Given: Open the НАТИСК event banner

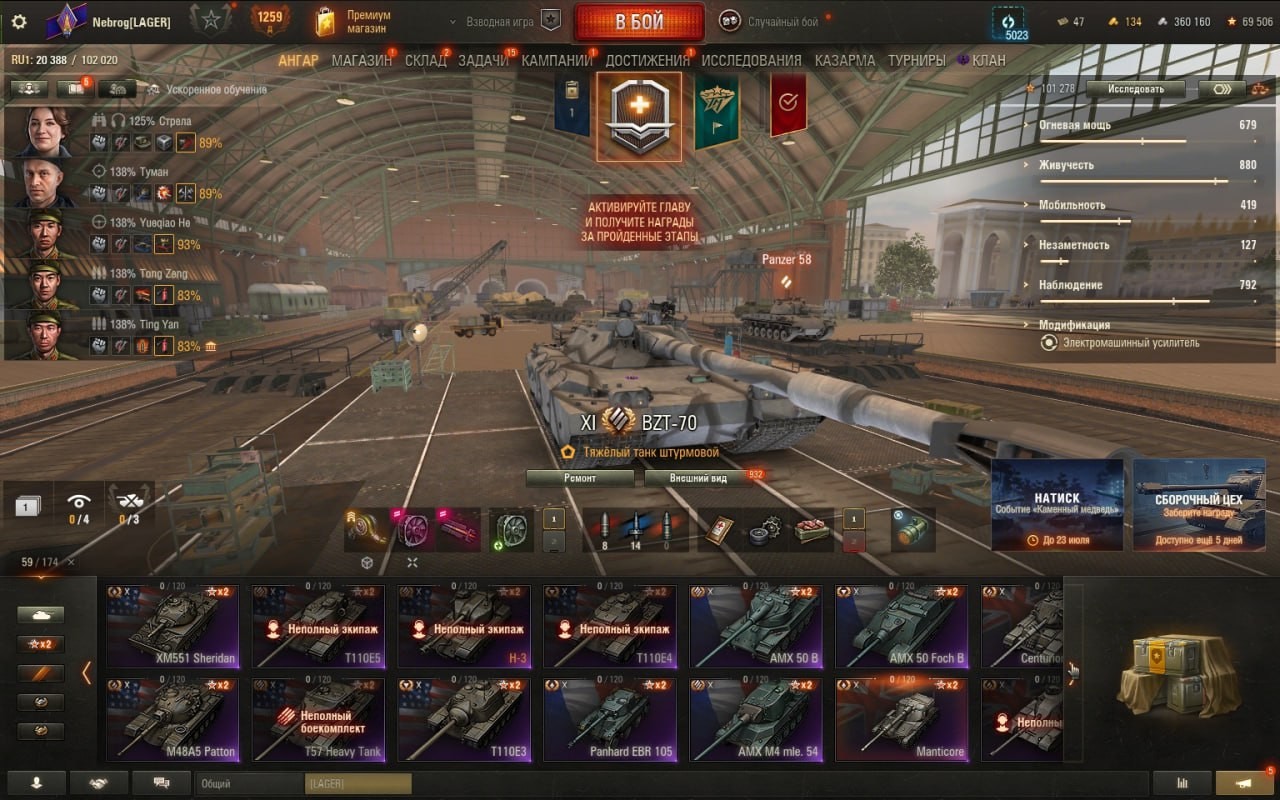Looking at the screenshot, I should tap(1057, 505).
